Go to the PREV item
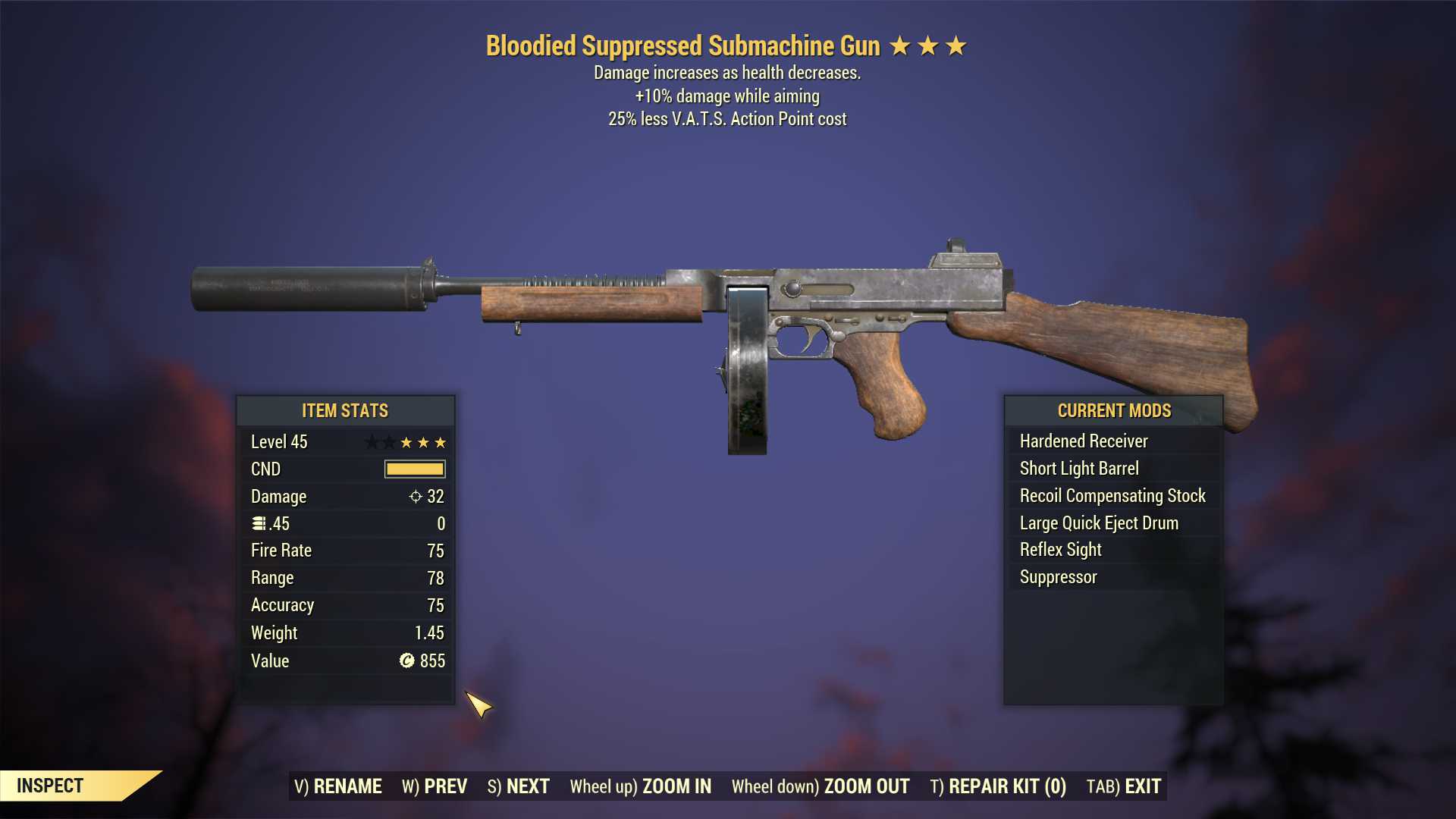1456x819 pixels. point(435,786)
